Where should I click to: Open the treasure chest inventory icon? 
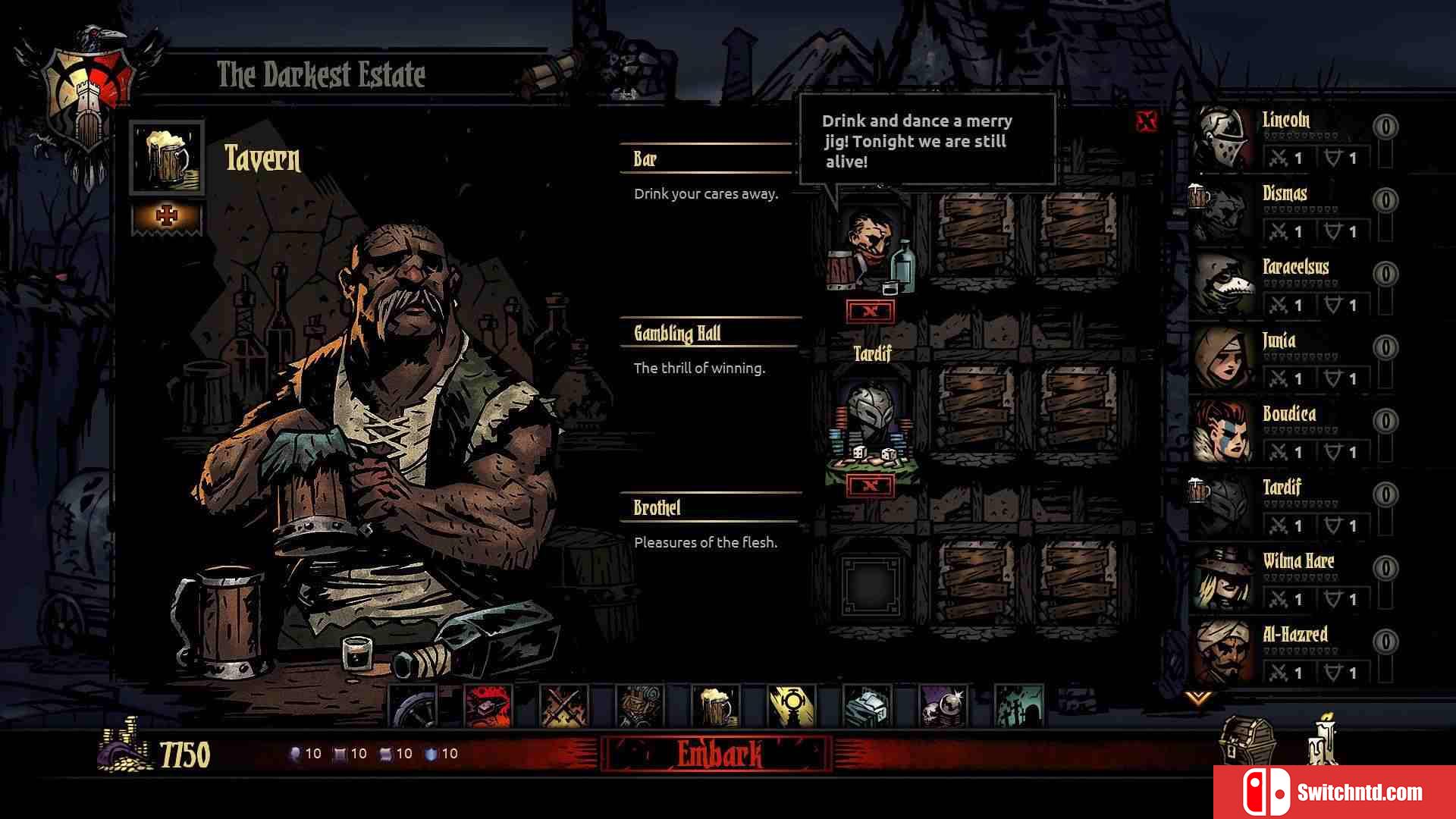tap(1247, 742)
